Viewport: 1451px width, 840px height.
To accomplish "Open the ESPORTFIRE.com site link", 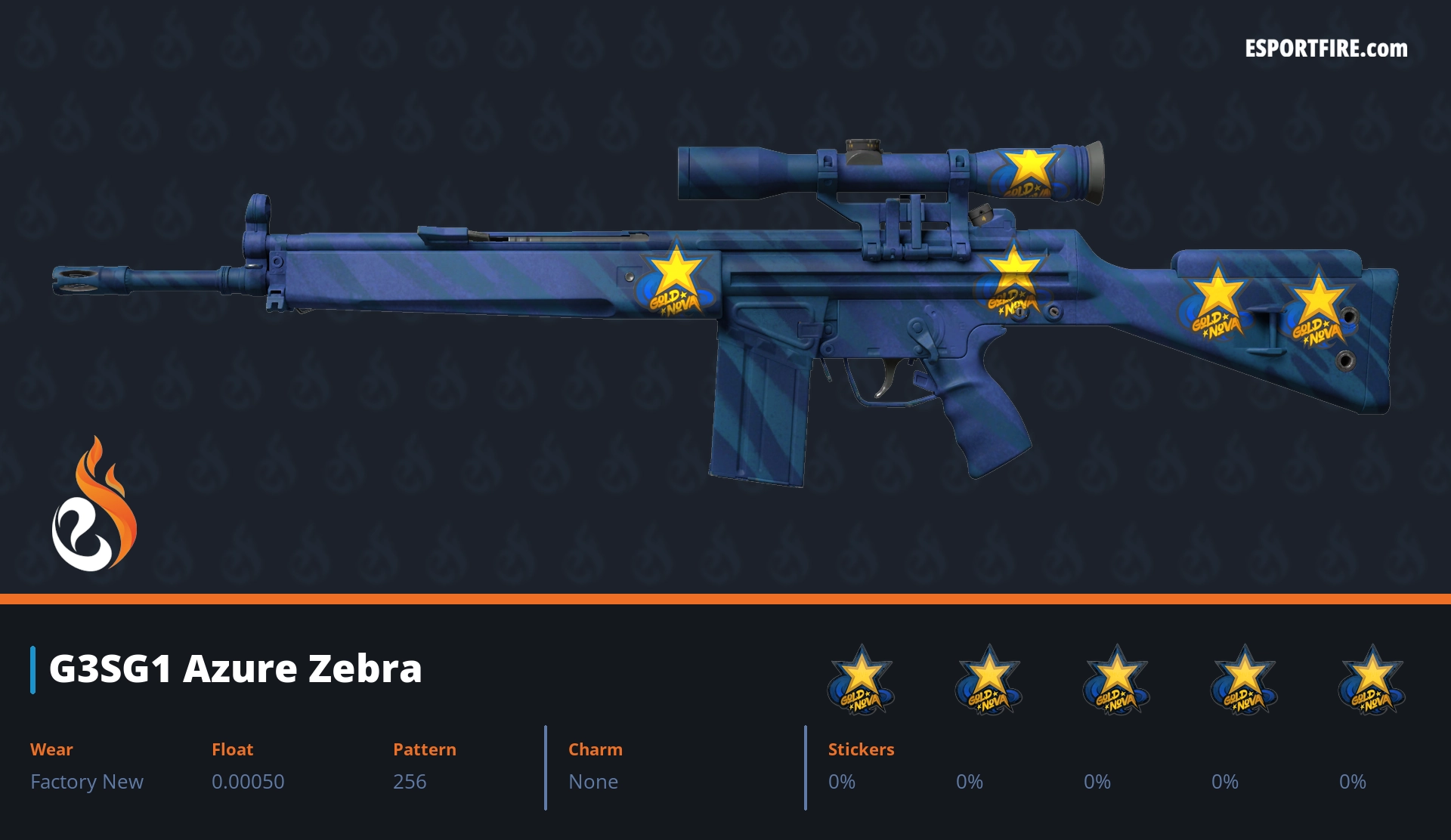I will [x=1326, y=49].
